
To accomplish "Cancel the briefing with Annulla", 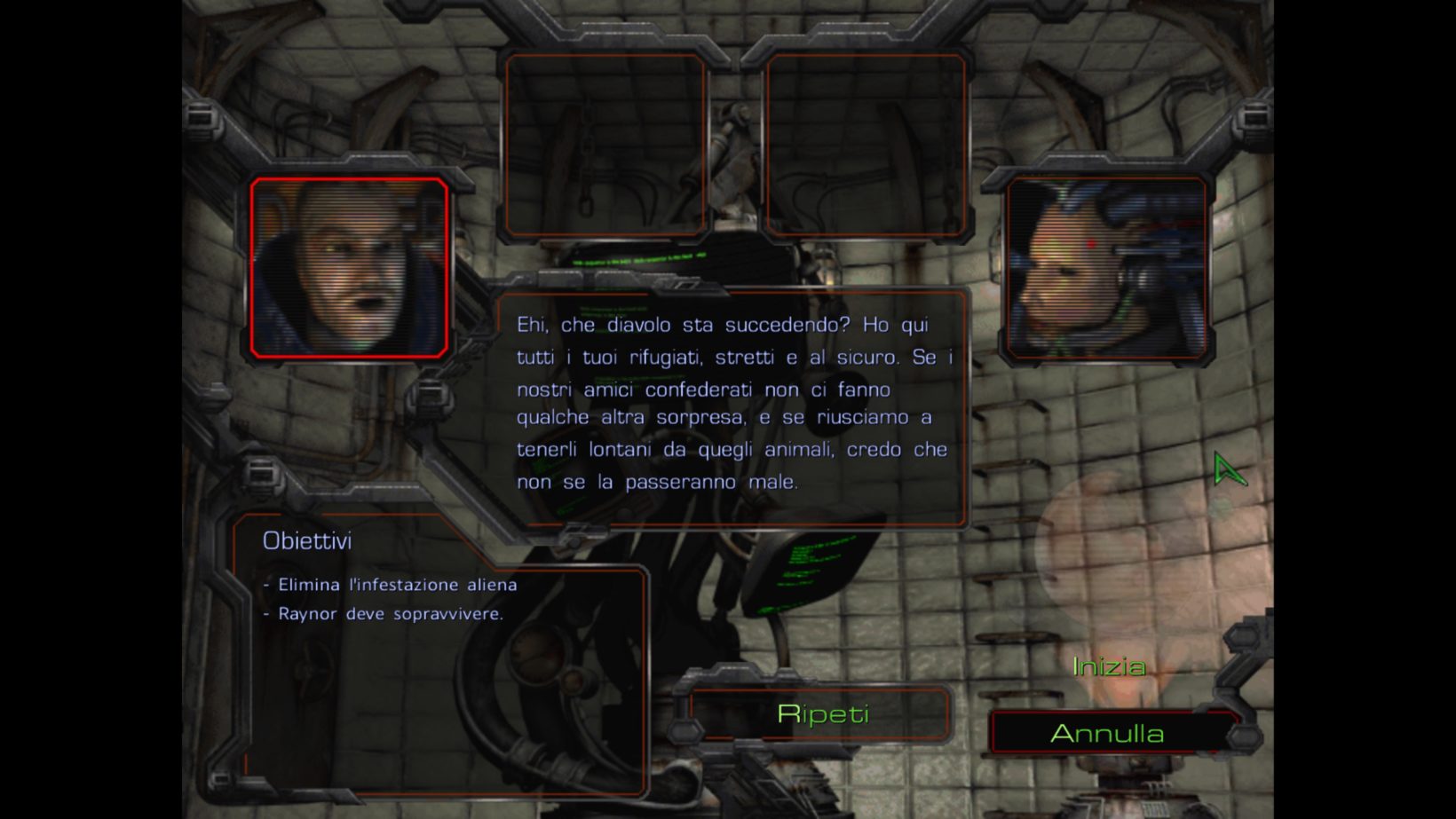I will (1107, 734).
